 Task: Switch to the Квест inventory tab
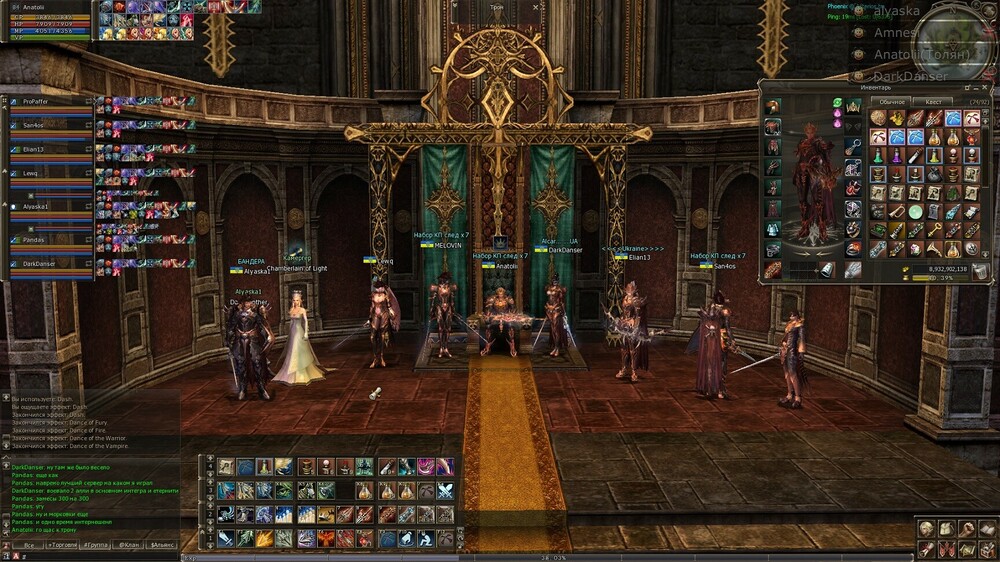932,101
